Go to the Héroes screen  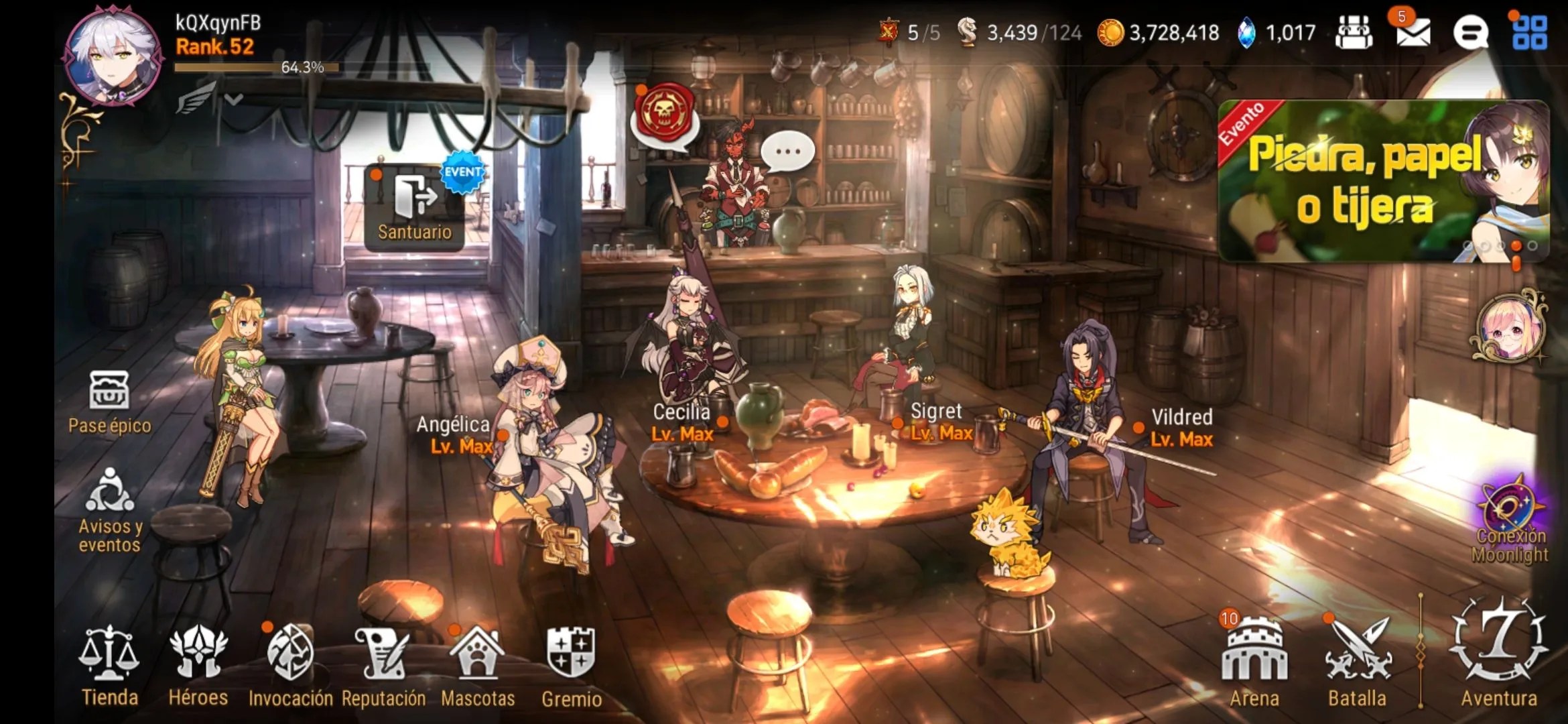click(198, 664)
